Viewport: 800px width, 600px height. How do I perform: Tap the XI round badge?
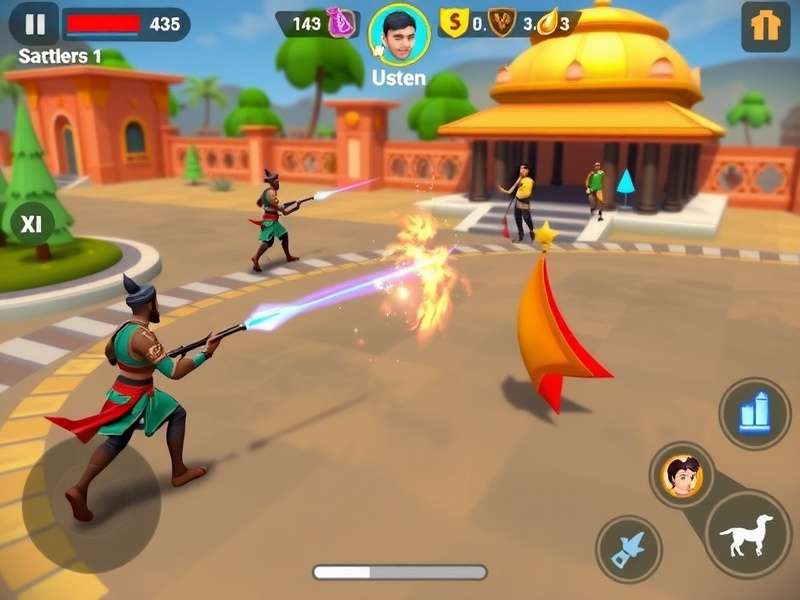click(31, 224)
